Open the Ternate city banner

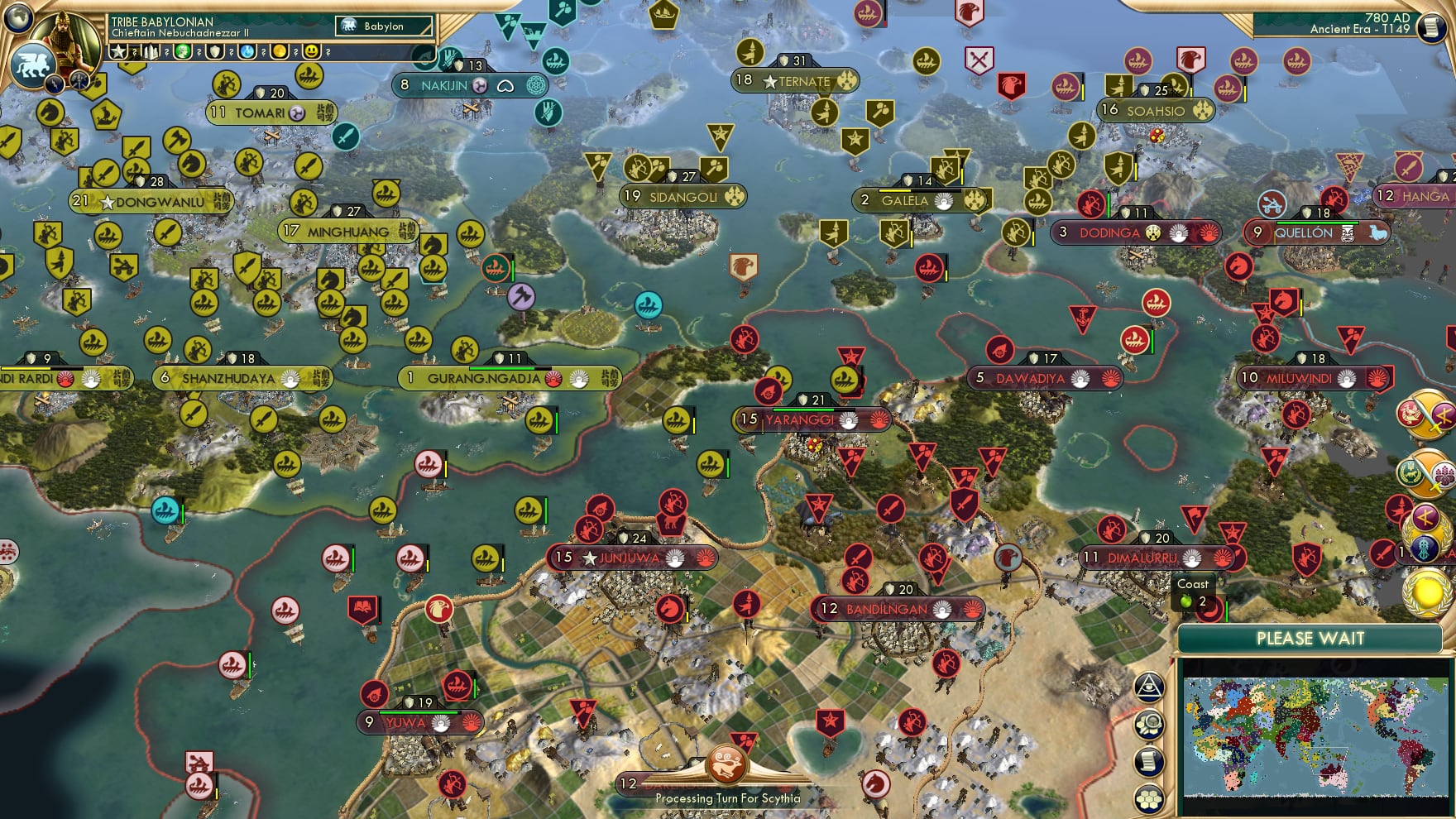(x=796, y=81)
